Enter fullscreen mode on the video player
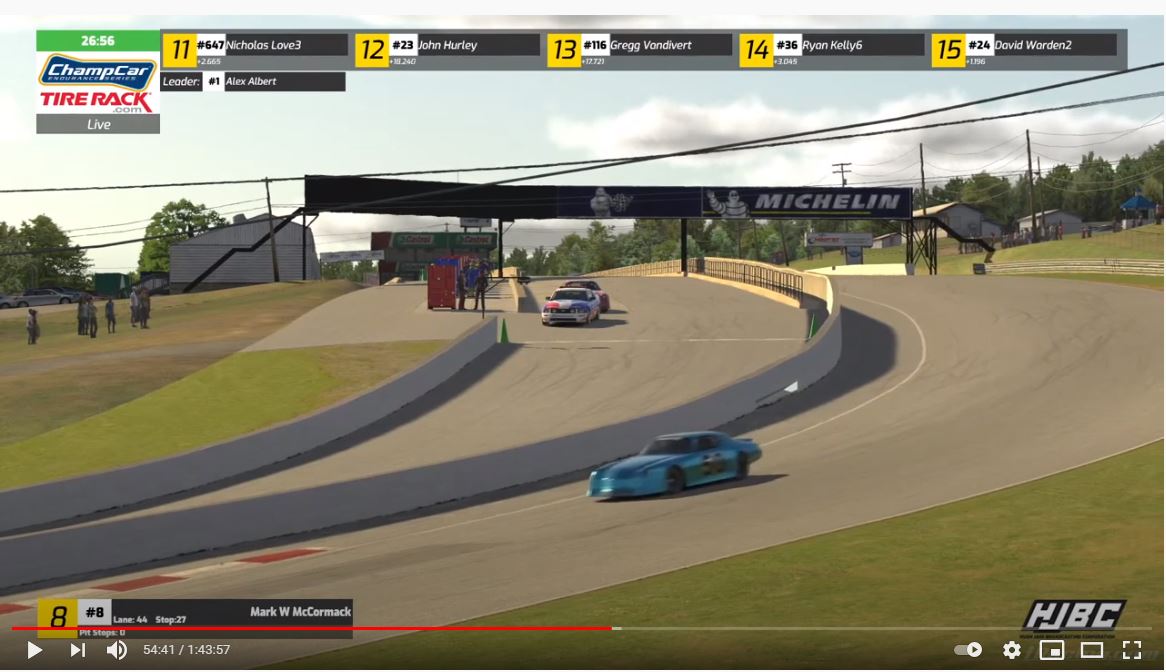 pos(1132,650)
